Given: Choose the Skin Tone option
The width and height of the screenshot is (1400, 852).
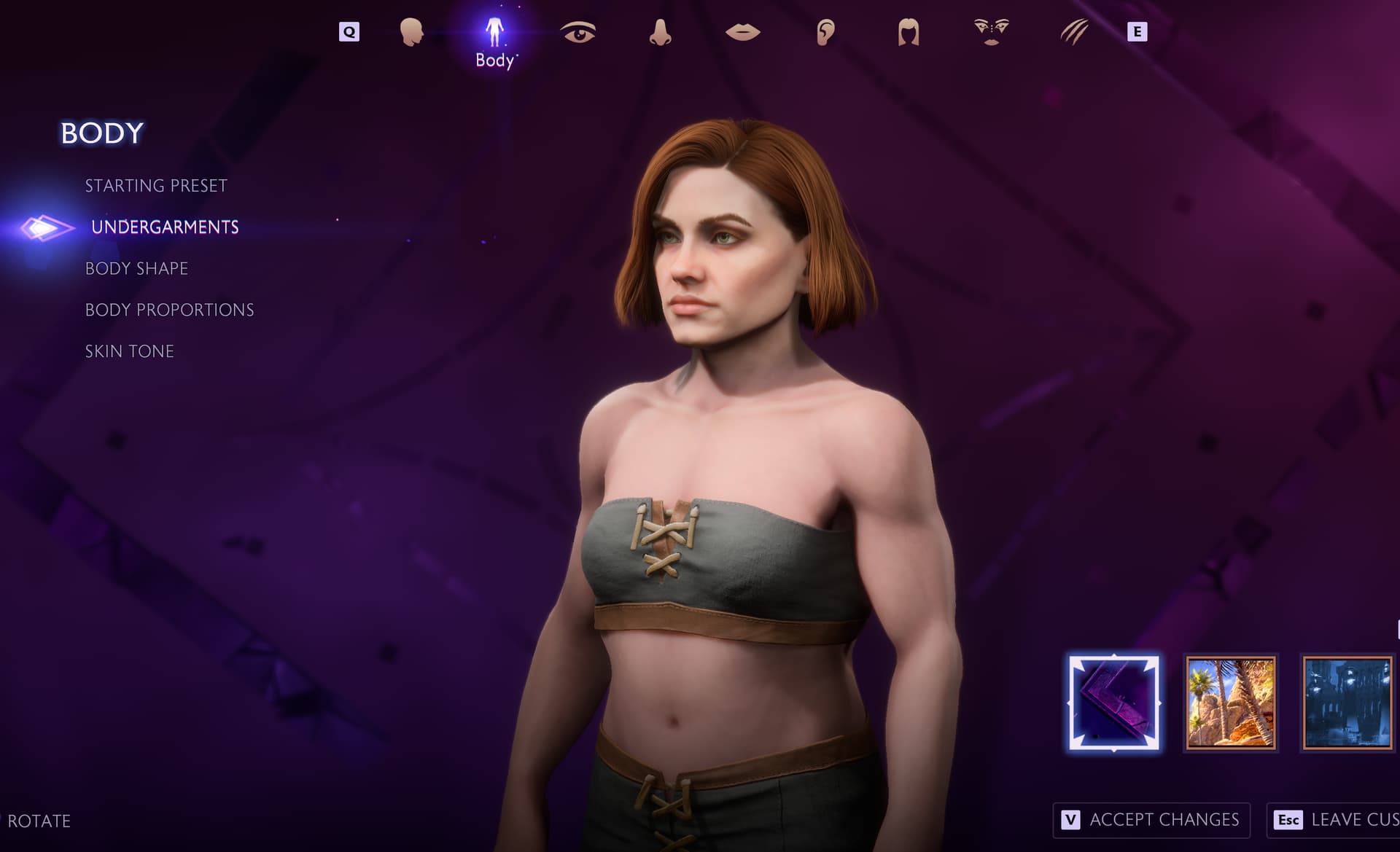Looking at the screenshot, I should (129, 351).
